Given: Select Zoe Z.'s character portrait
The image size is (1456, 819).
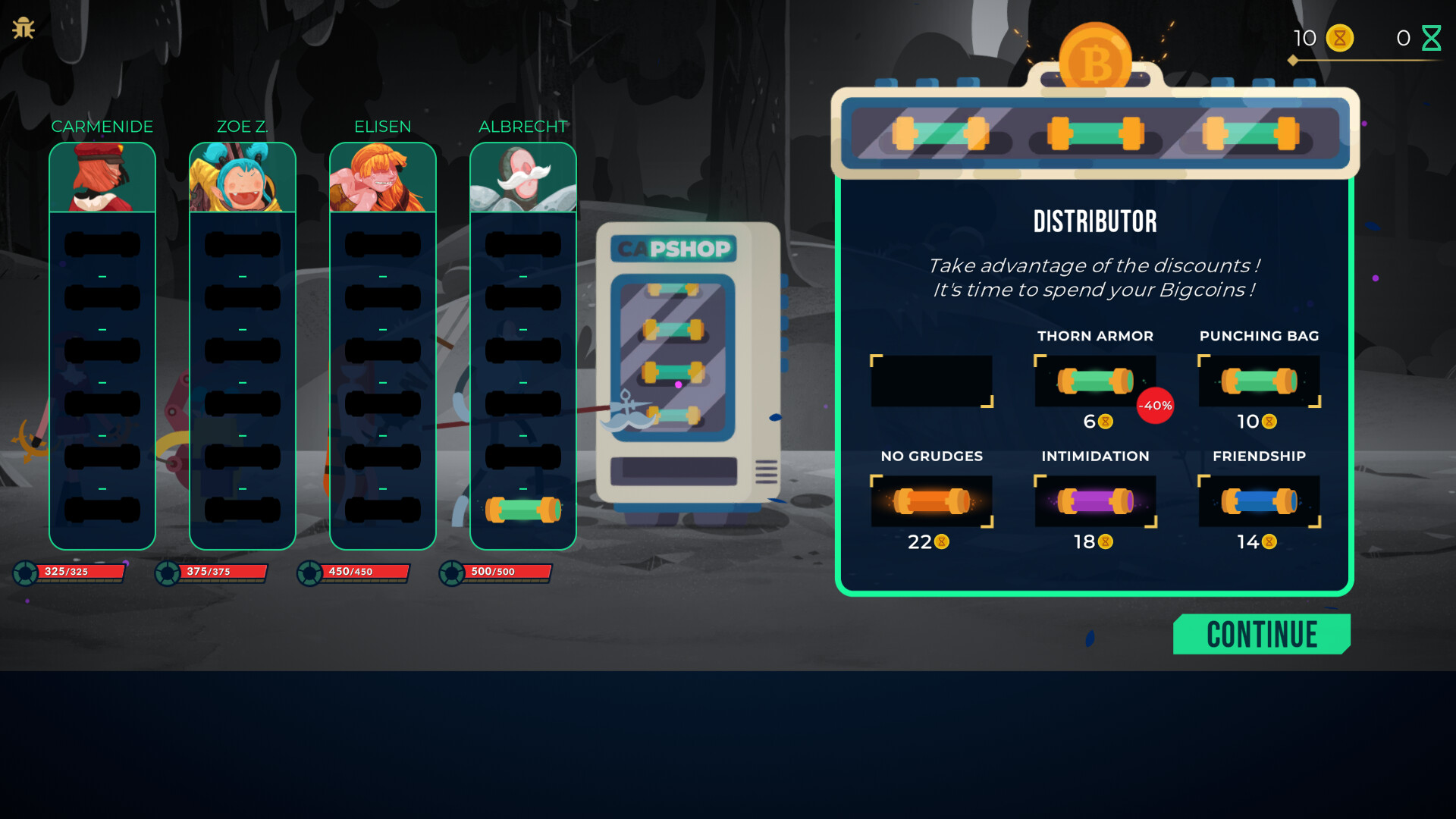Looking at the screenshot, I should tap(242, 176).
